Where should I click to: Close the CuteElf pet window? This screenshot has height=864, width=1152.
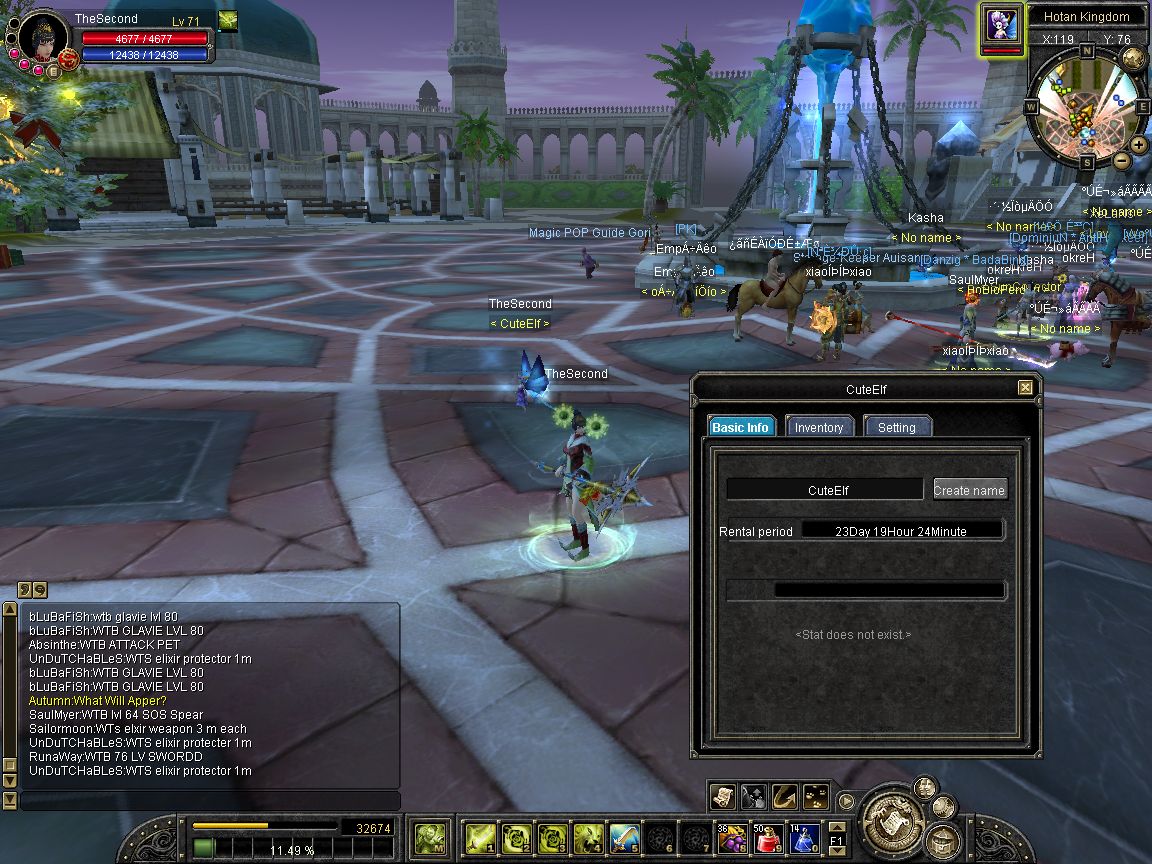click(1025, 388)
